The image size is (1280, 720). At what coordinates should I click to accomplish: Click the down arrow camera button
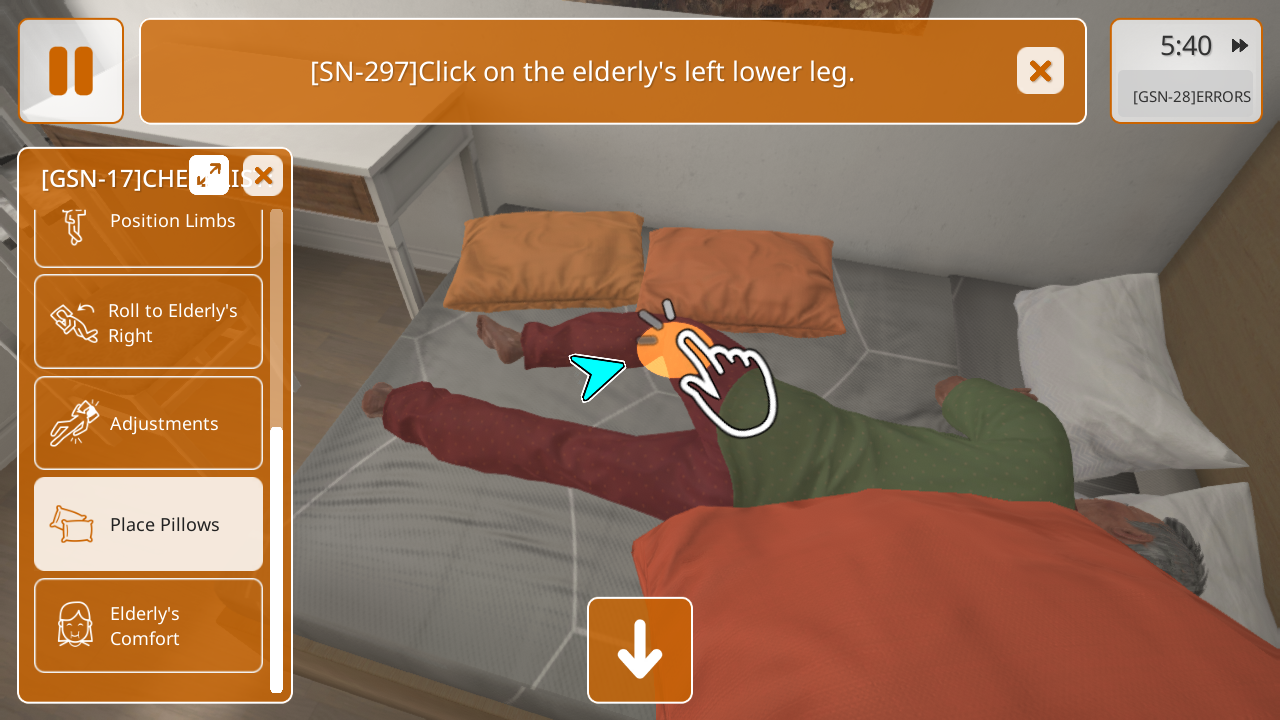pos(640,650)
